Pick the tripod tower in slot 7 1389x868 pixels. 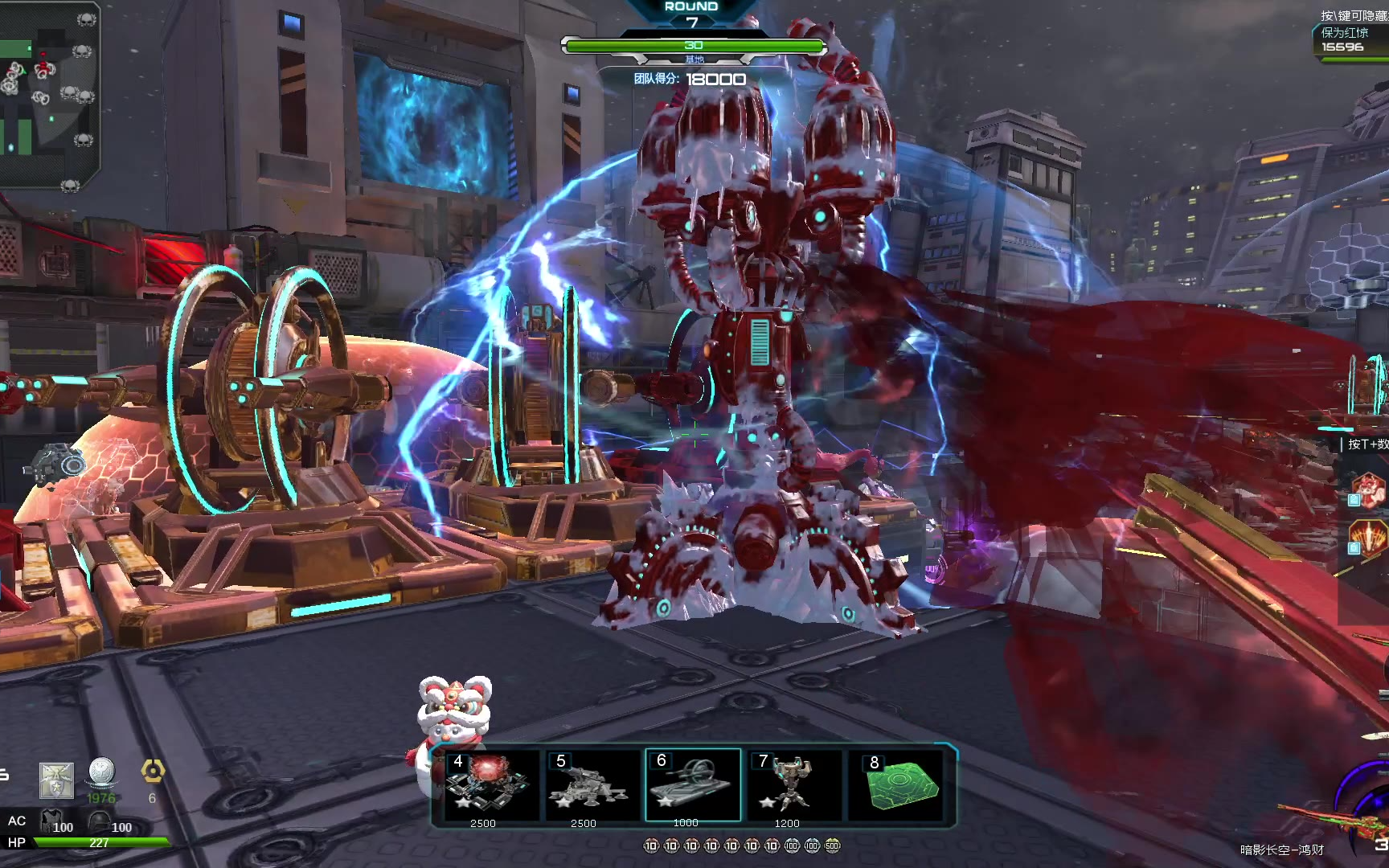click(x=793, y=784)
